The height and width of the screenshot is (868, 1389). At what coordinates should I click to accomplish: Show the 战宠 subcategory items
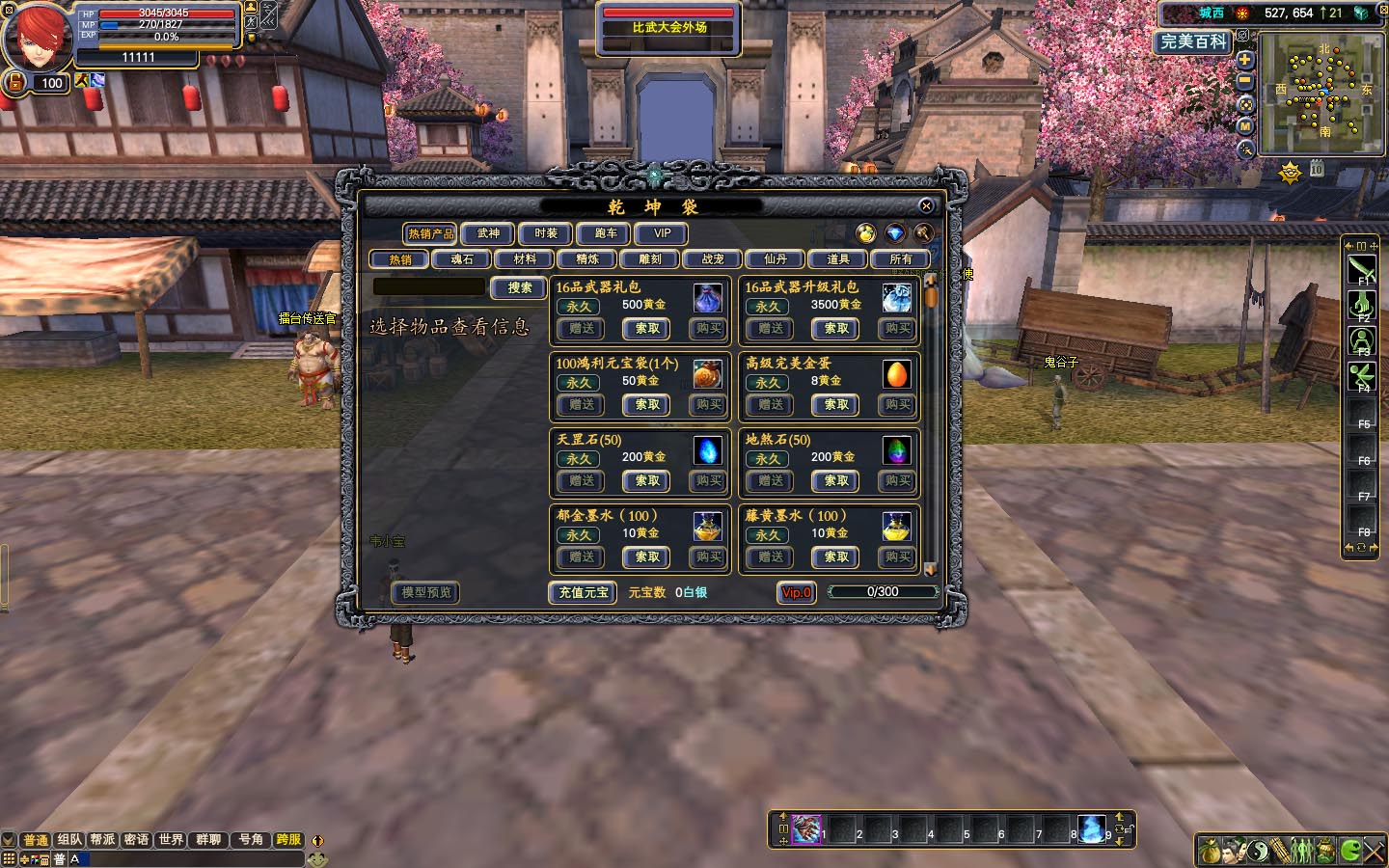[x=713, y=259]
